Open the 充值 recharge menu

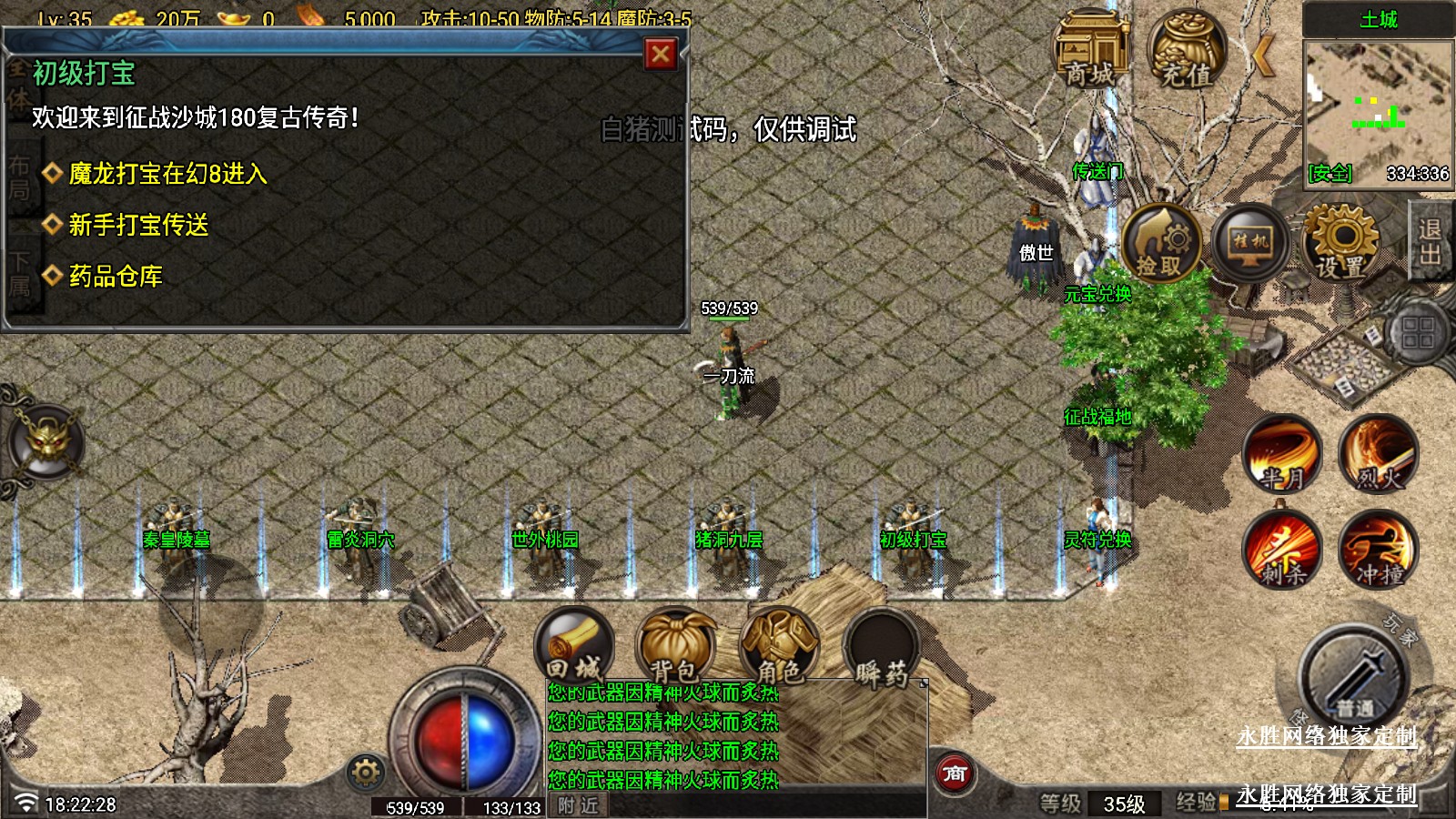[1187, 50]
